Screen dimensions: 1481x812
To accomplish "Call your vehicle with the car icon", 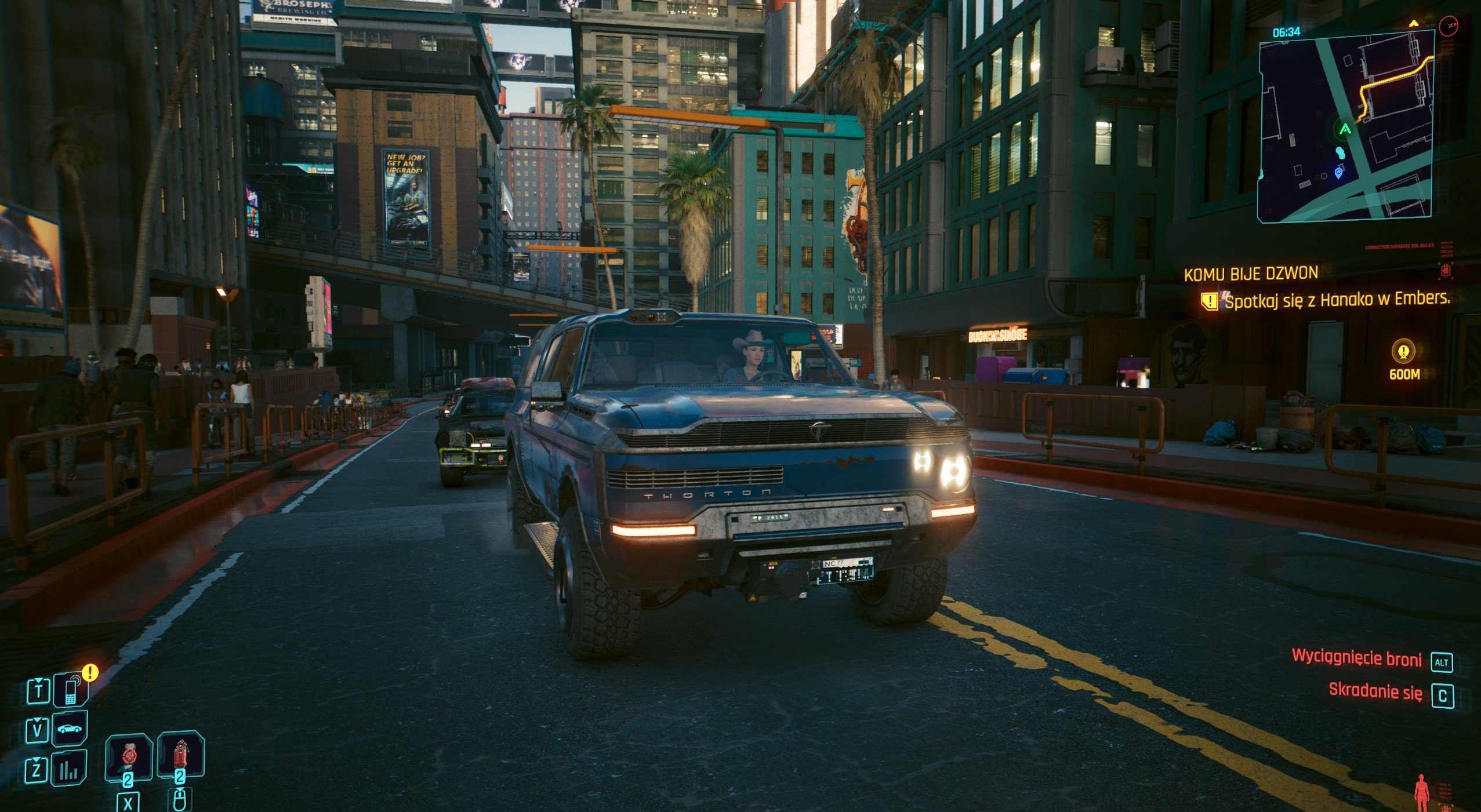I will [70, 729].
